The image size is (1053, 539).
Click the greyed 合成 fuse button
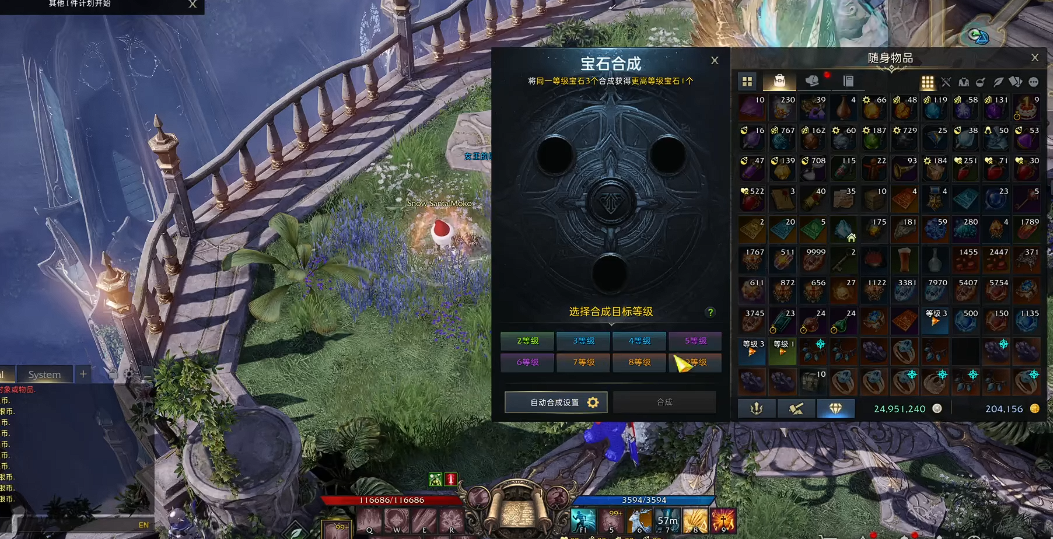tap(665, 402)
